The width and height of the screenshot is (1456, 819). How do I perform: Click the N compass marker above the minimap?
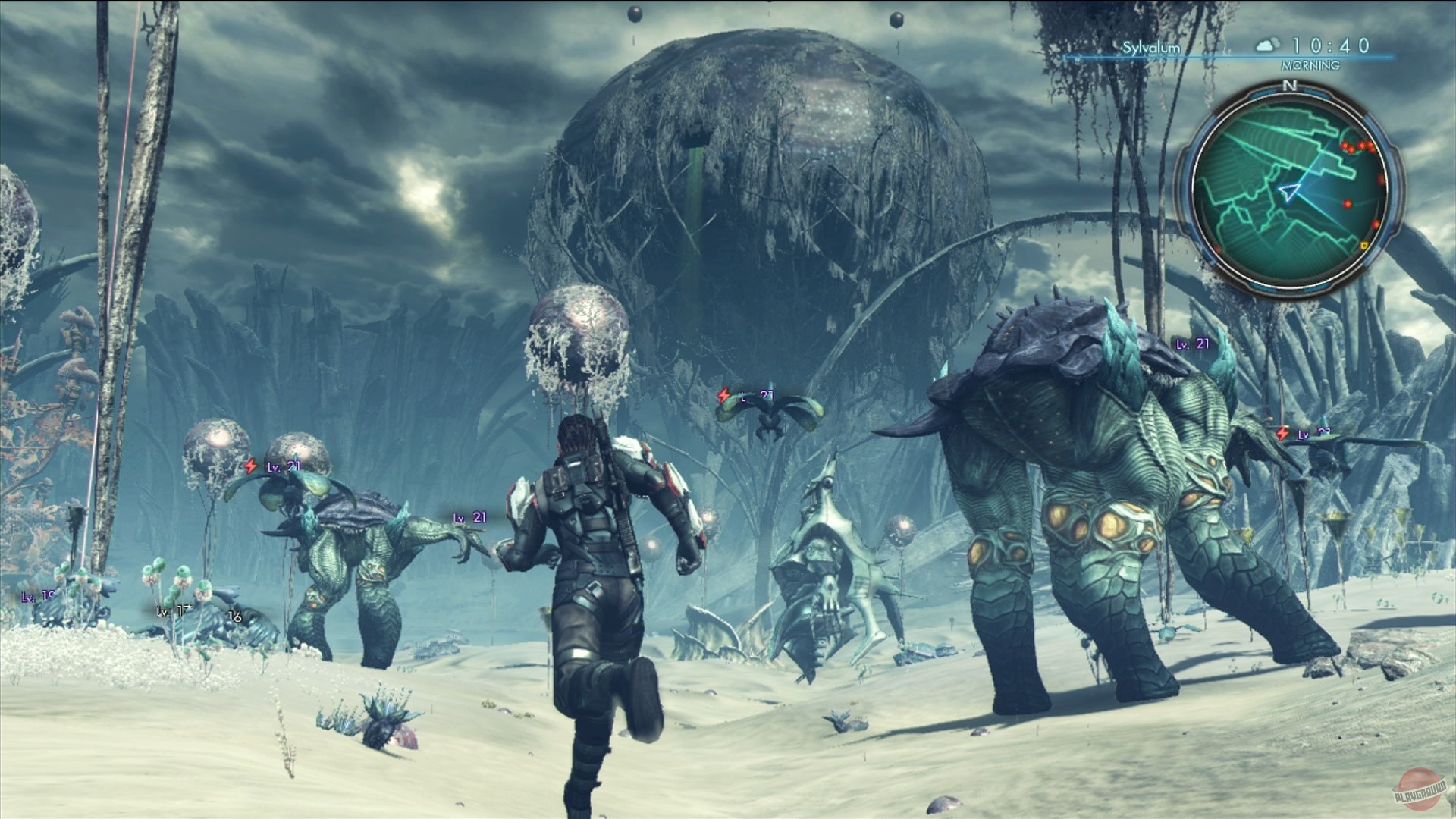tap(1289, 86)
